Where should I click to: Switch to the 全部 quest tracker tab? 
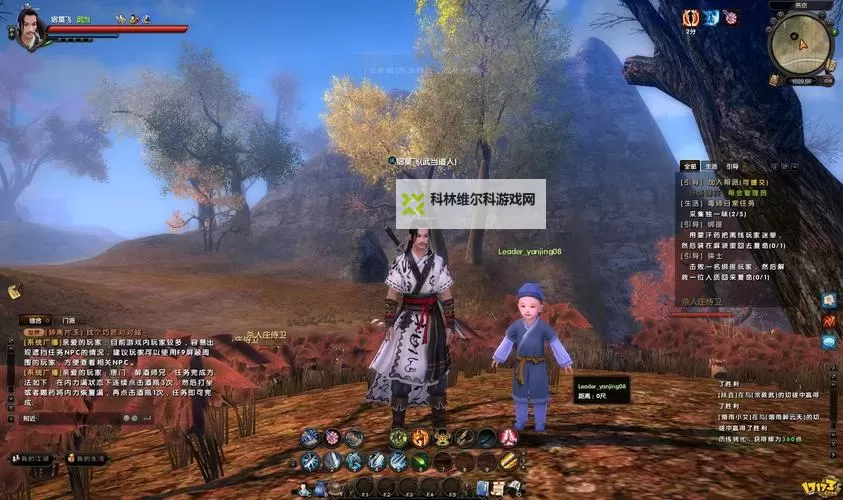pyautogui.click(x=689, y=166)
